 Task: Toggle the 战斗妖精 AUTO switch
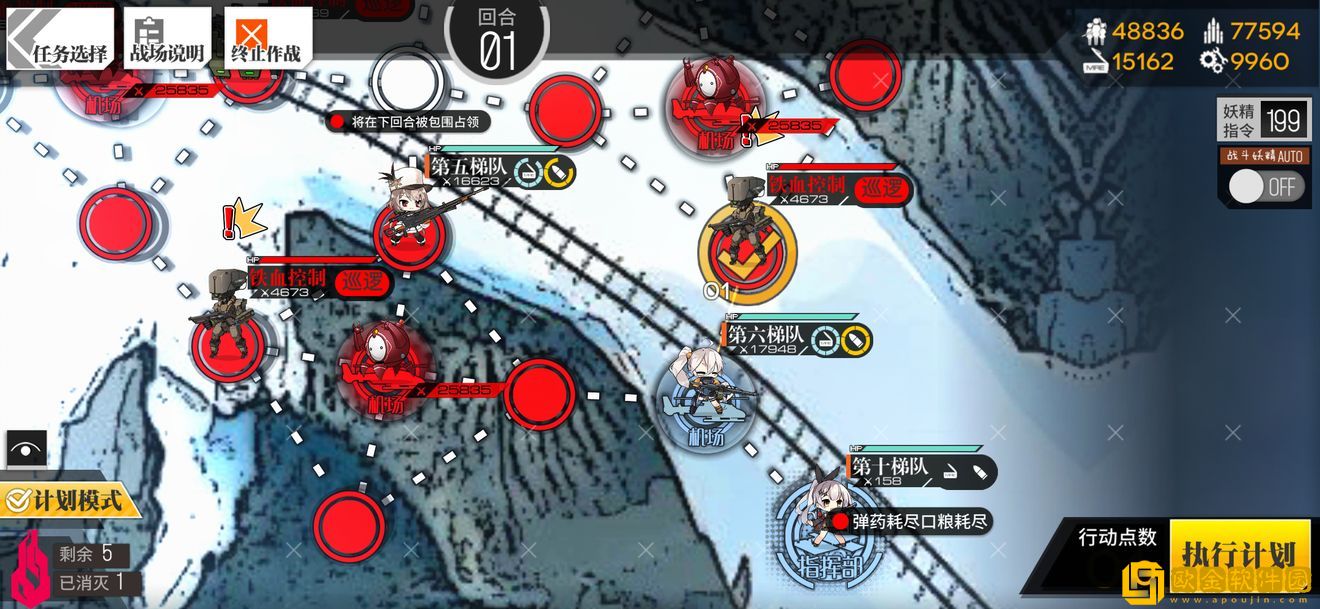1265,186
